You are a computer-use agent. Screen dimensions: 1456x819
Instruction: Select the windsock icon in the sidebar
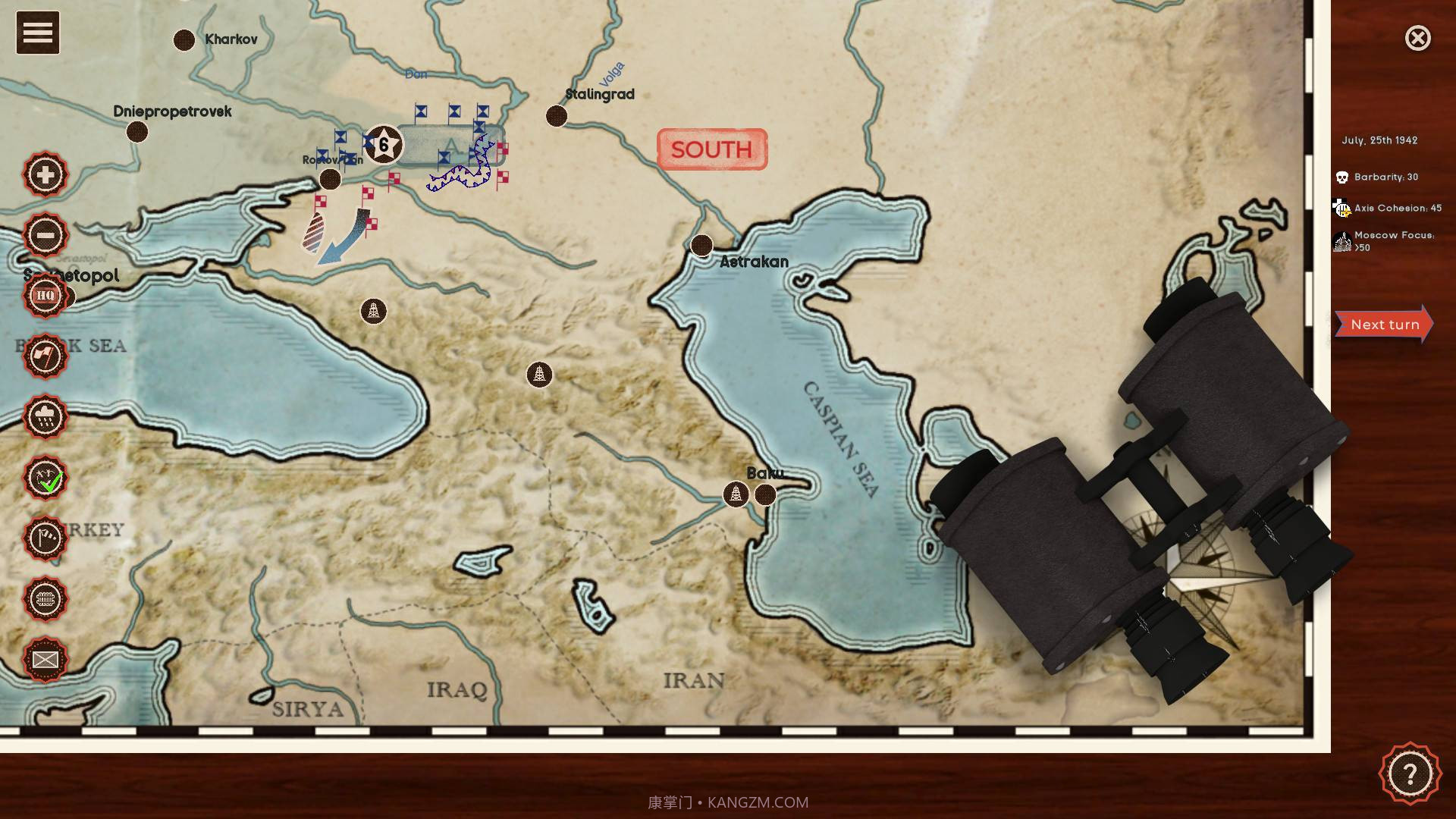[45, 540]
